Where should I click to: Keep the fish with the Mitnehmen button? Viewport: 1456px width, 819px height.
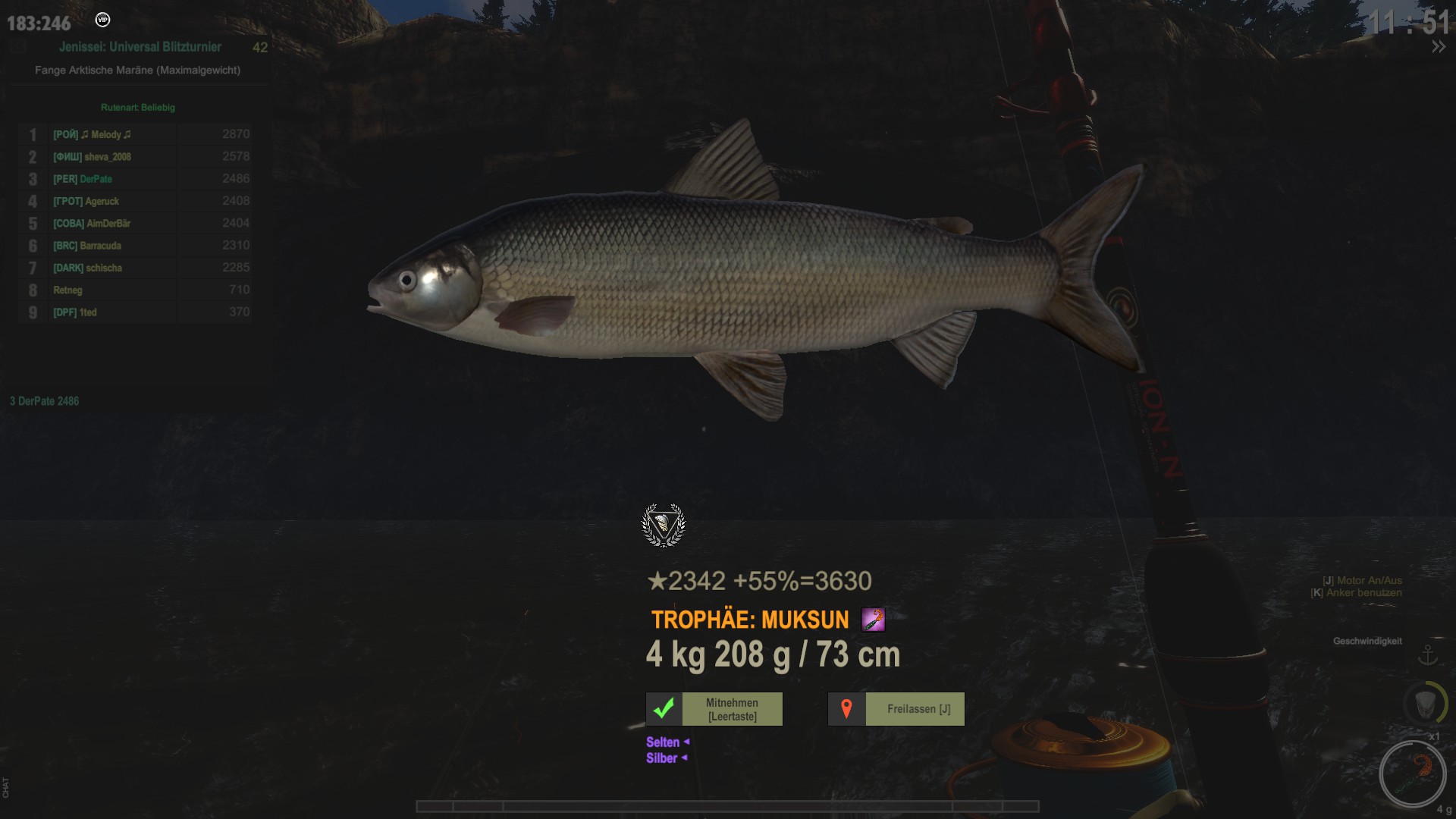coord(714,709)
